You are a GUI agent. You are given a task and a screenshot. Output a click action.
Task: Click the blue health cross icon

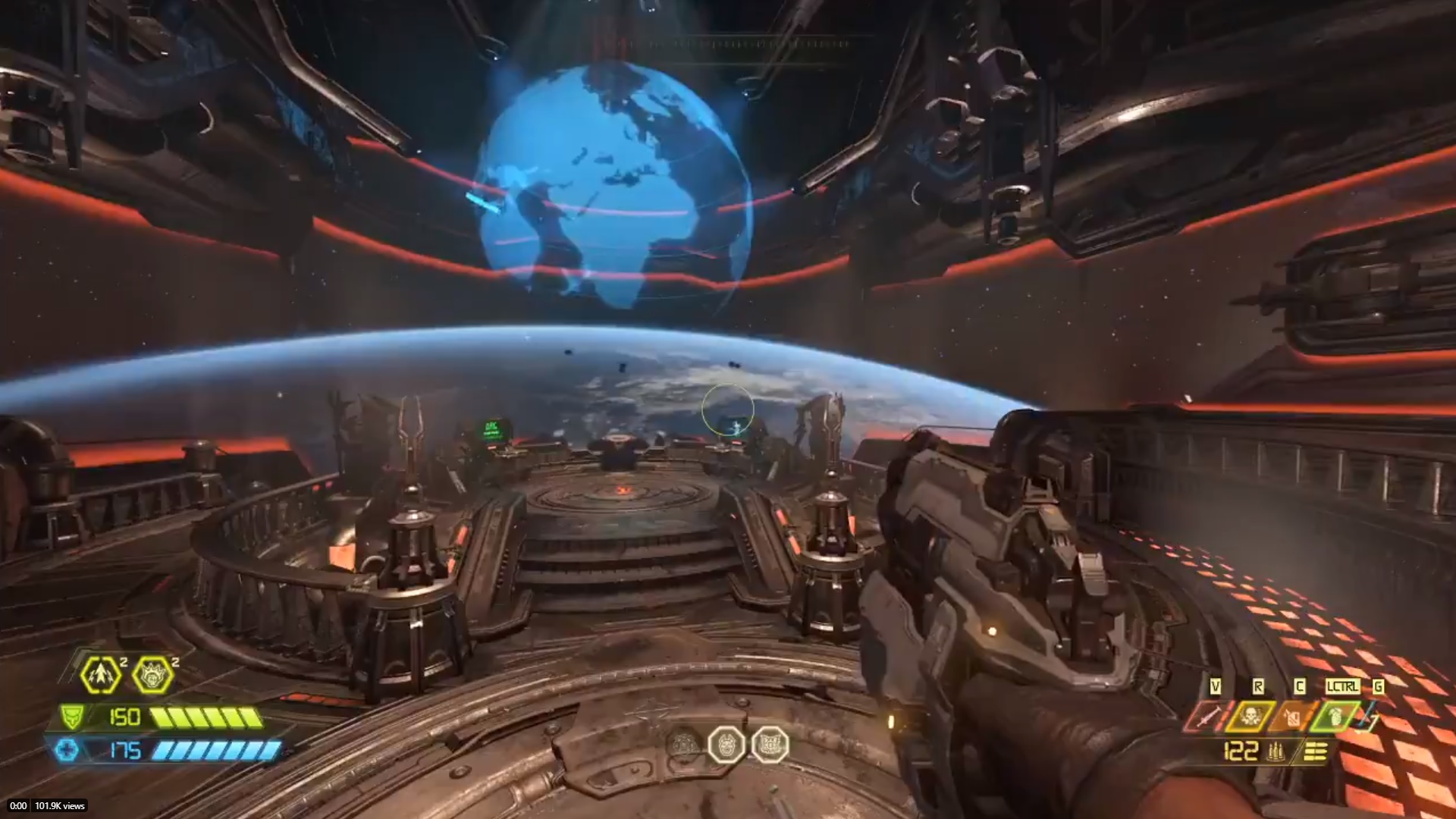point(67,751)
